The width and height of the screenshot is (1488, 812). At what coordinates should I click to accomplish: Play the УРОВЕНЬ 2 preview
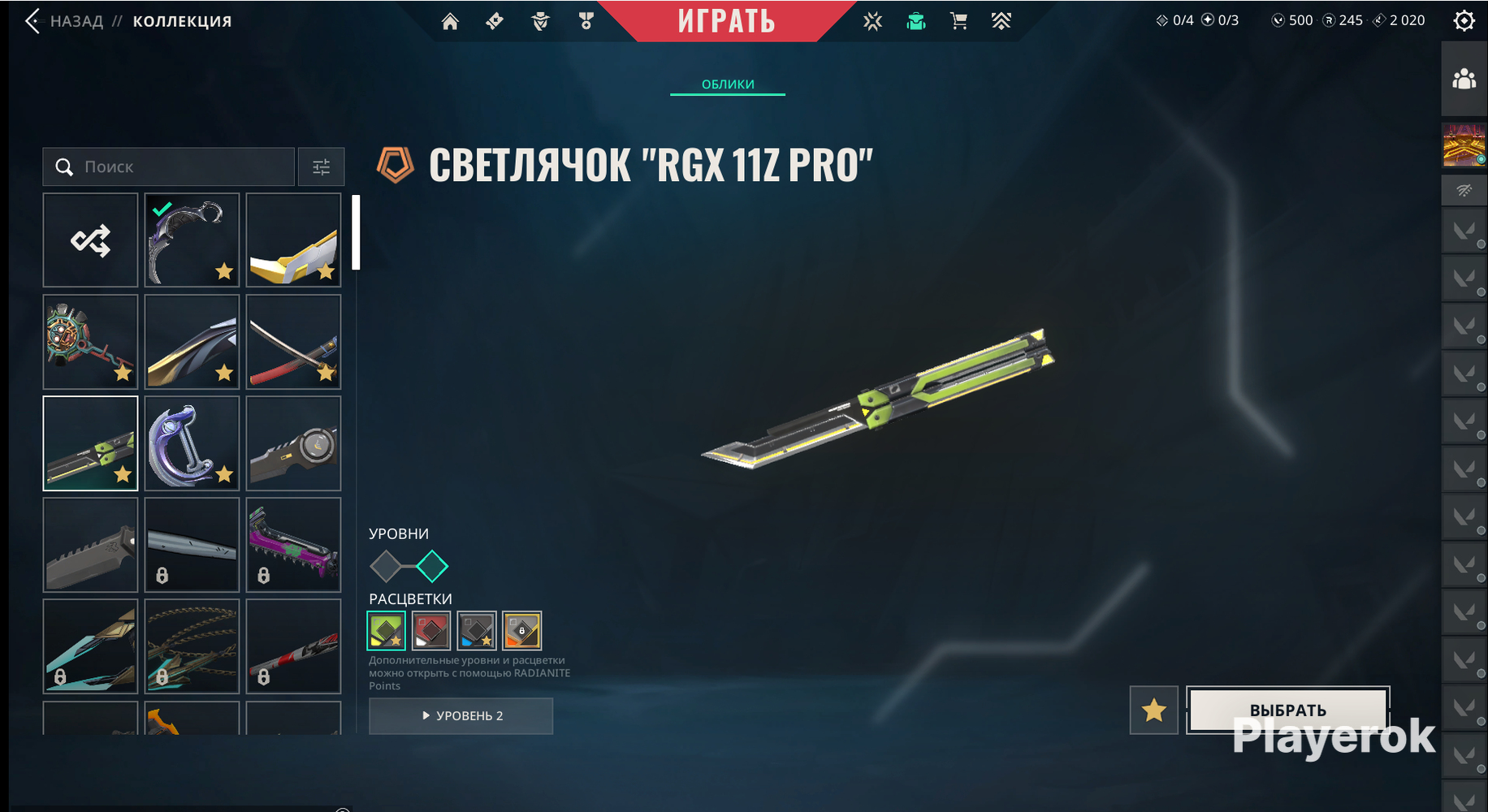tap(461, 716)
